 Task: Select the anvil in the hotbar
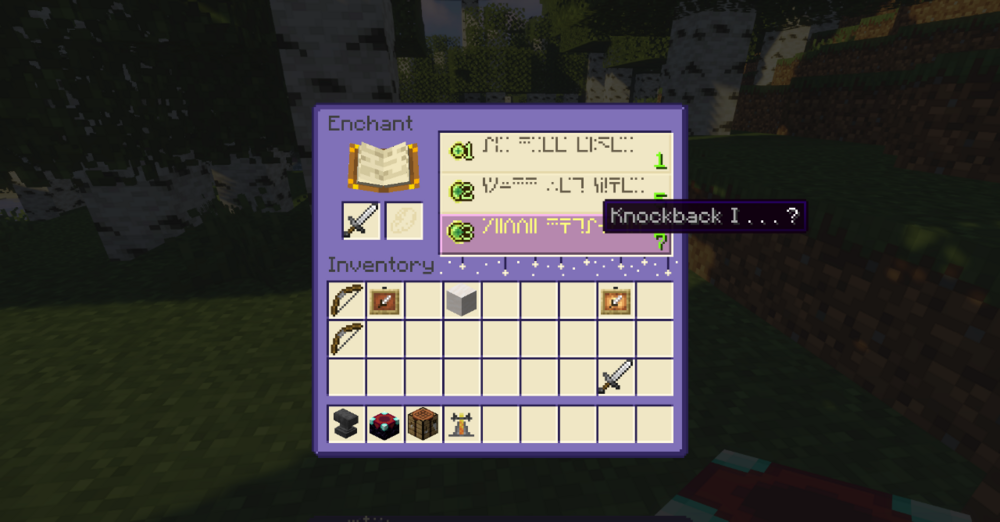pyautogui.click(x=346, y=424)
